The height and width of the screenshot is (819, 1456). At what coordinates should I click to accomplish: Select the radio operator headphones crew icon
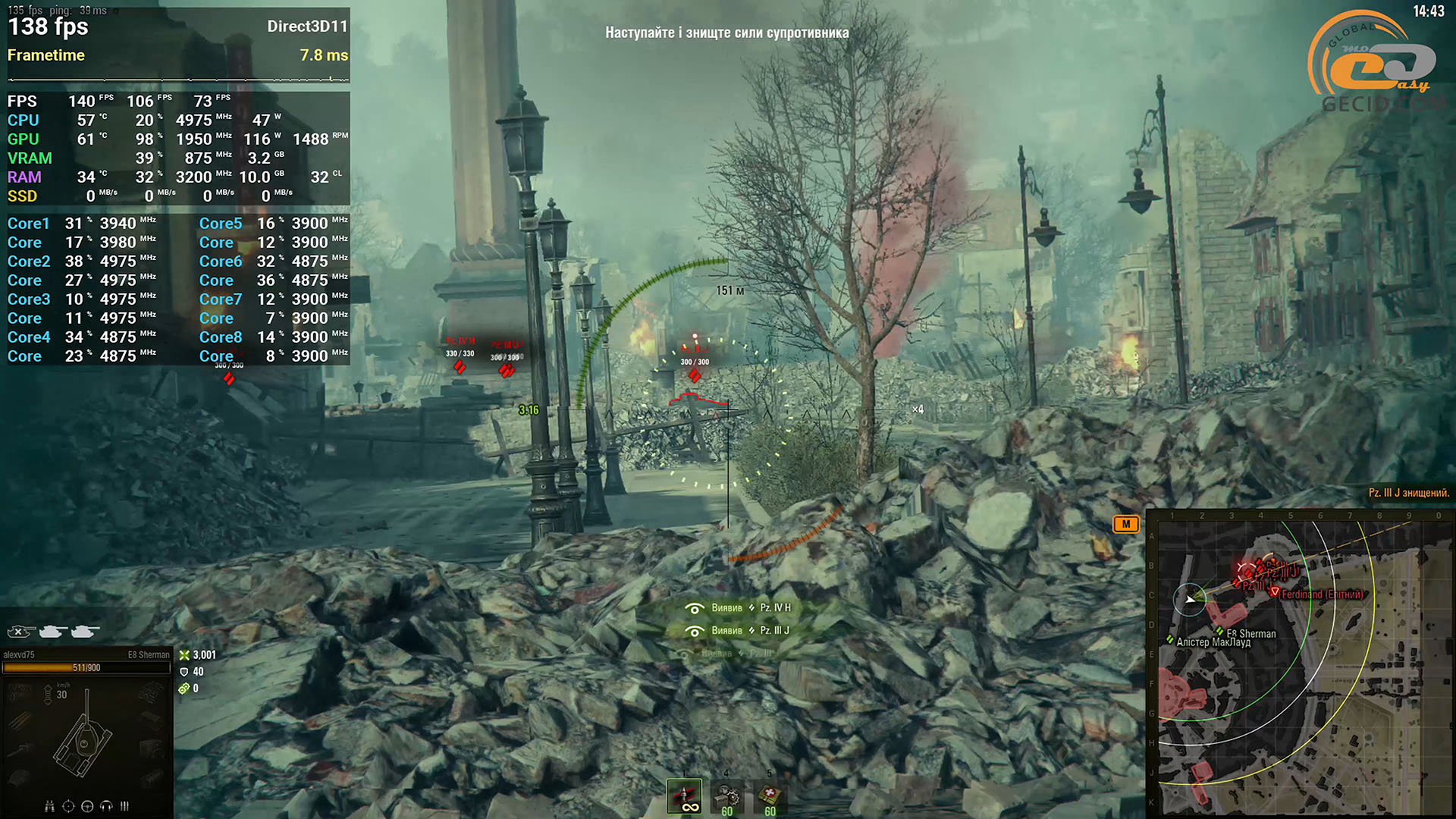(x=106, y=806)
